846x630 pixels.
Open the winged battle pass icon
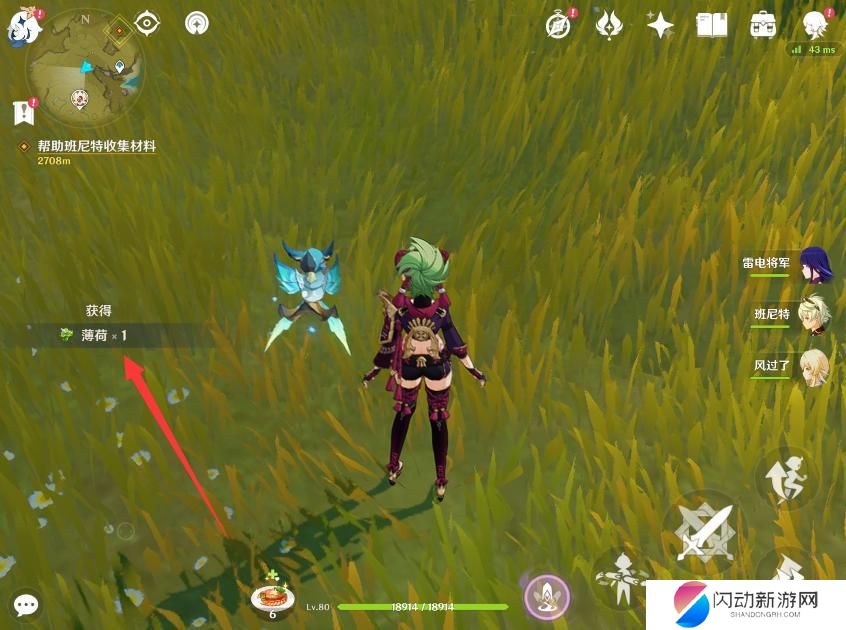[609, 25]
